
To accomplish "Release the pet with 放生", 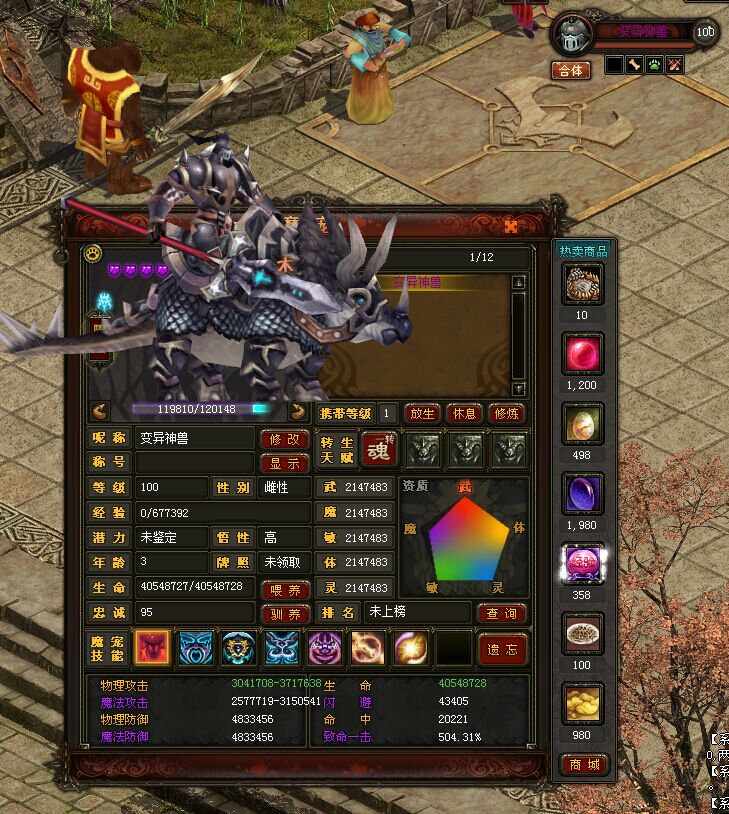I will [421, 413].
